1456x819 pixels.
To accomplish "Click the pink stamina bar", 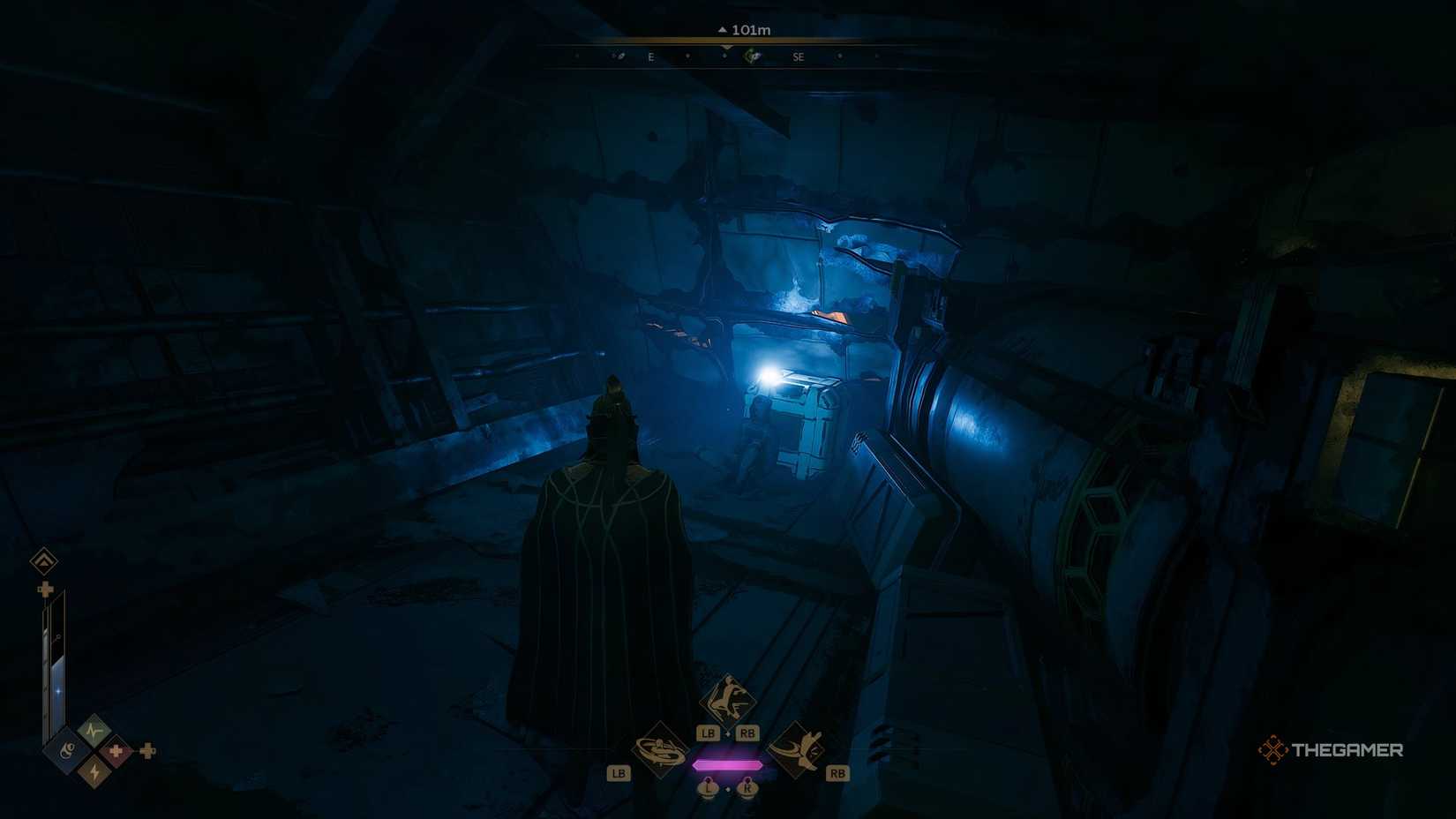I will coord(729,764).
